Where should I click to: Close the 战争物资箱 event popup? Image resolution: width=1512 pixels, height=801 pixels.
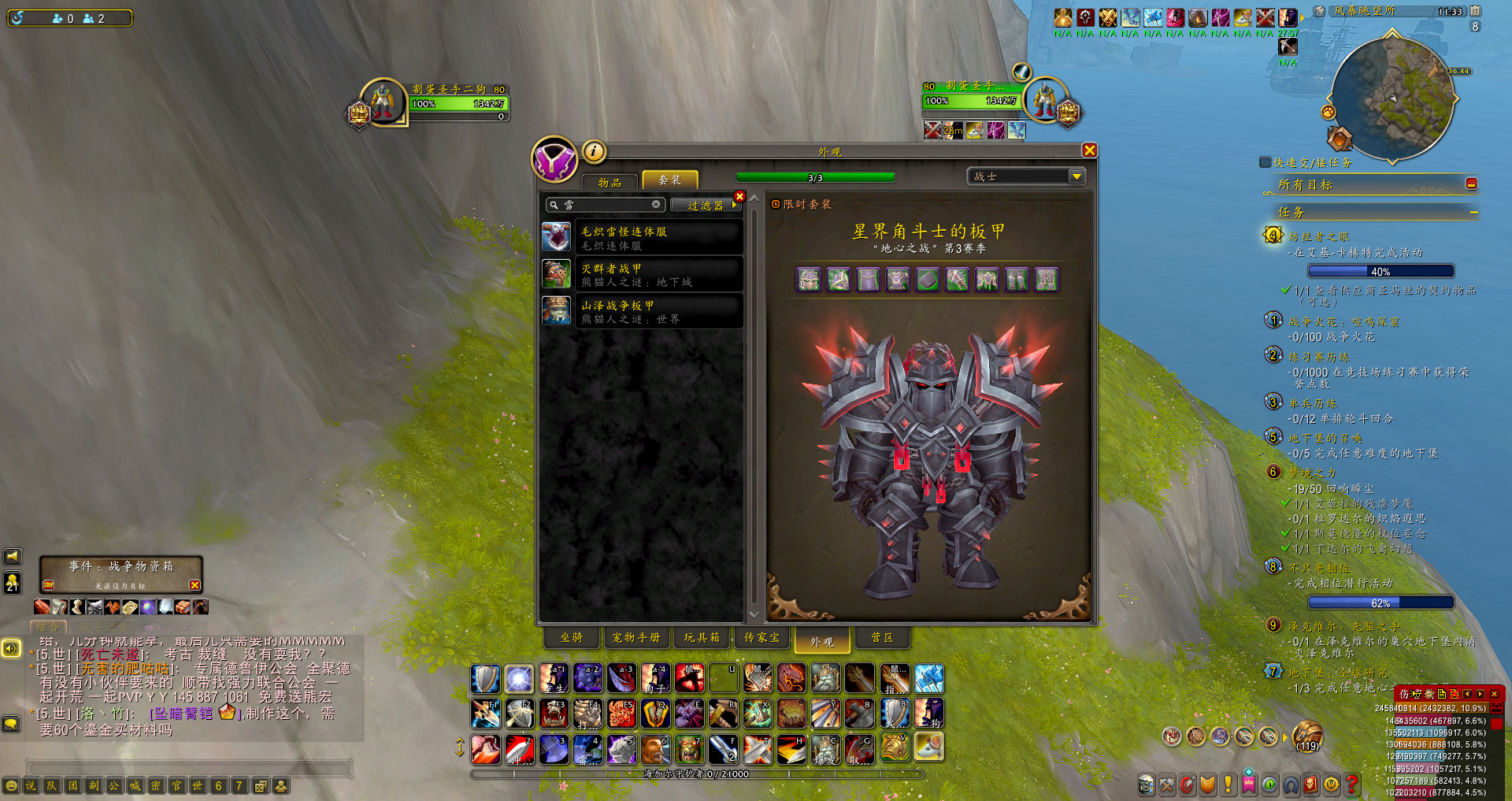click(195, 585)
